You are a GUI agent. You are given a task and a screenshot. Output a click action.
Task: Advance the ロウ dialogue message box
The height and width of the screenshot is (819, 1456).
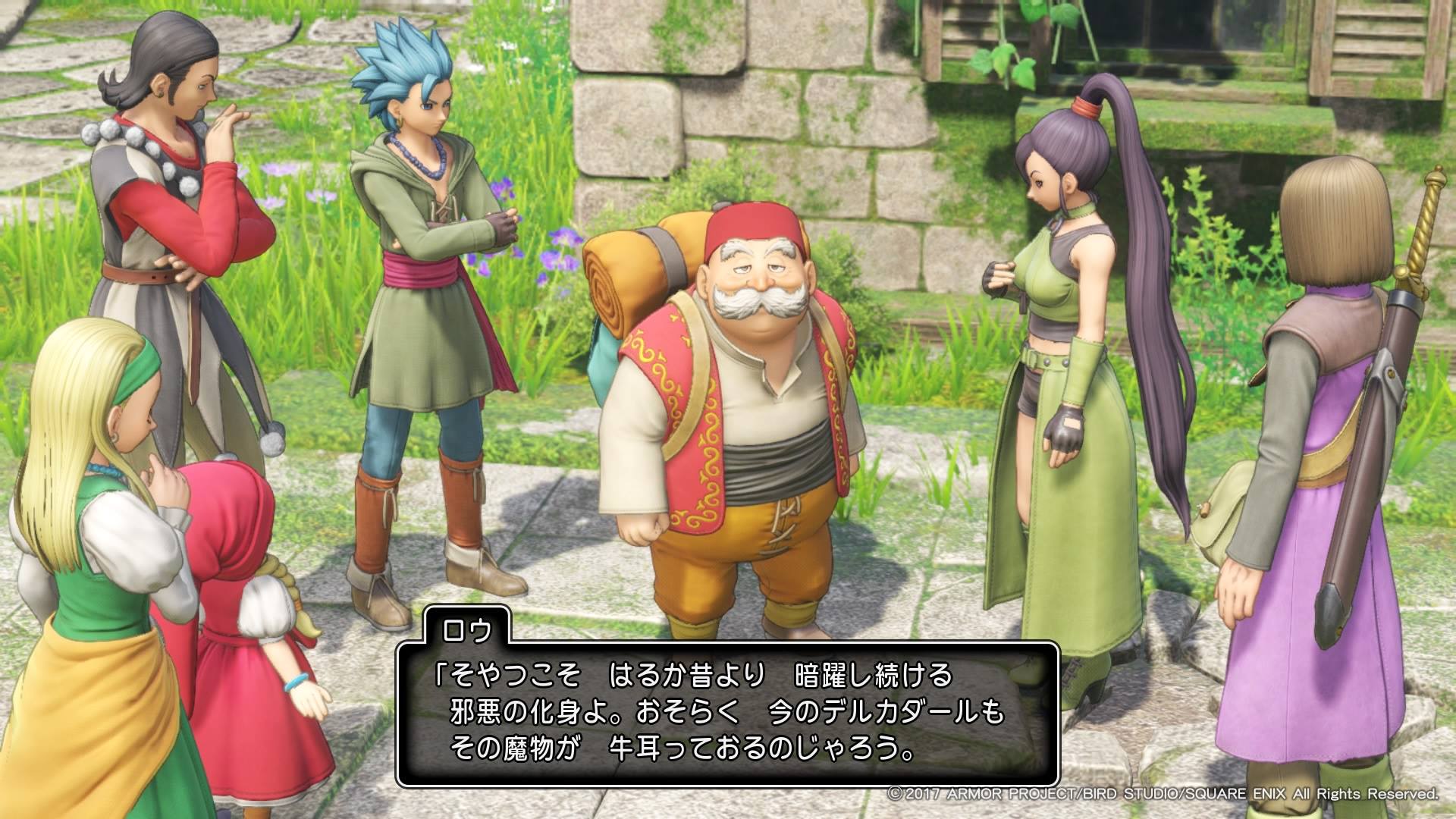pos(726,713)
